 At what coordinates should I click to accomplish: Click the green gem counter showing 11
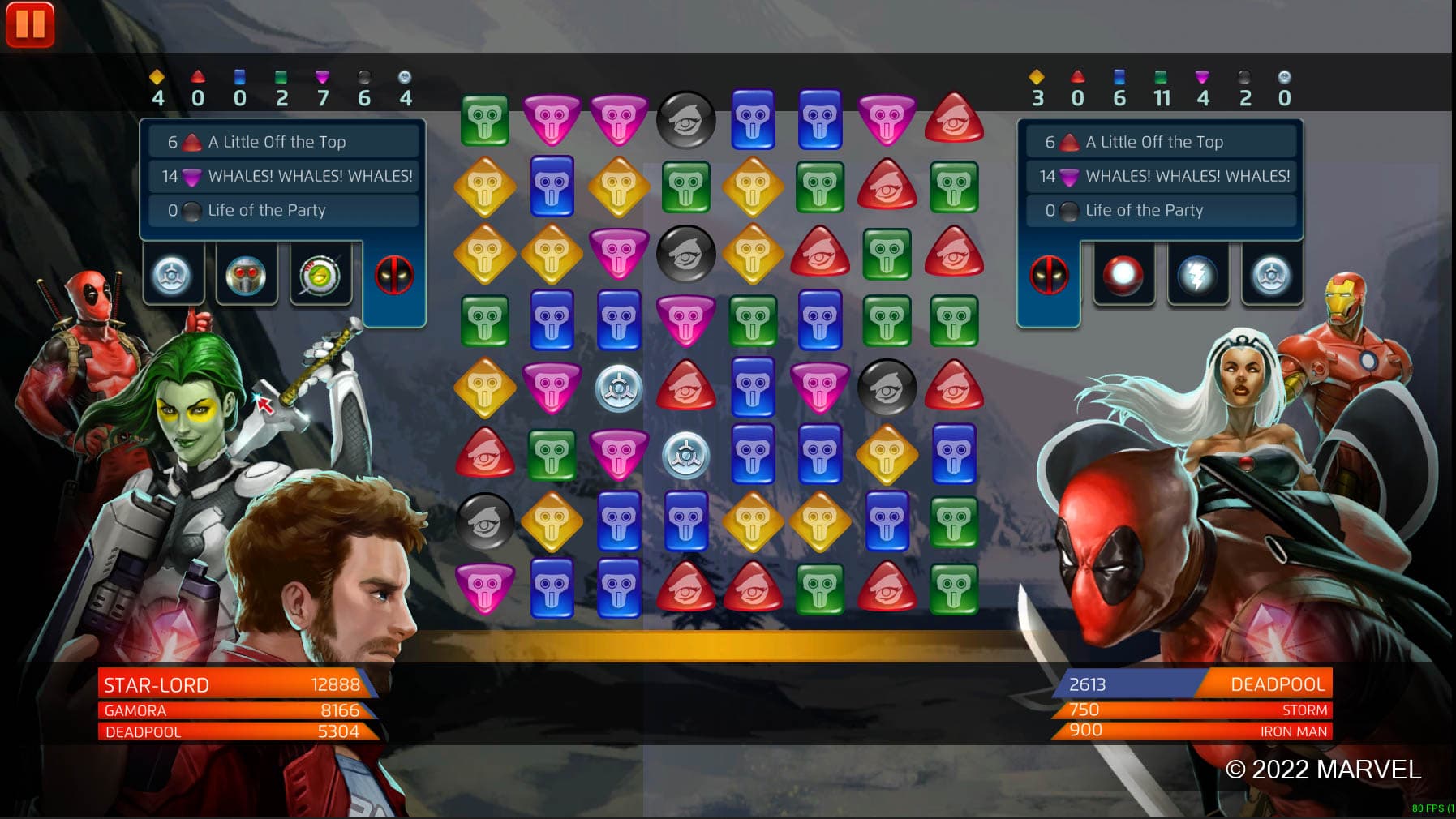(1162, 91)
